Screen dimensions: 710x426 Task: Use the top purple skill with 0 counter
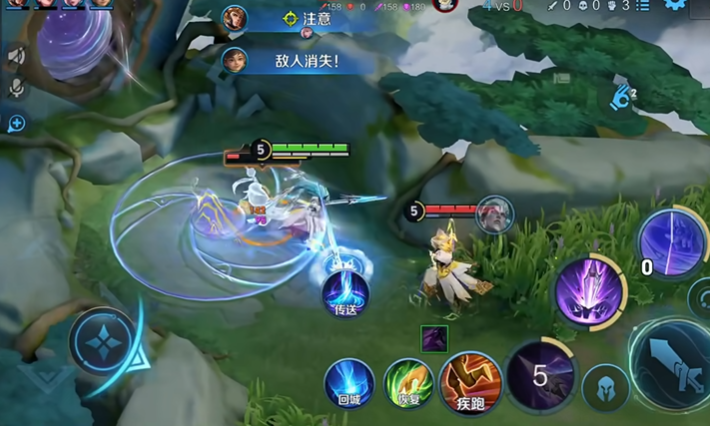pos(671,243)
